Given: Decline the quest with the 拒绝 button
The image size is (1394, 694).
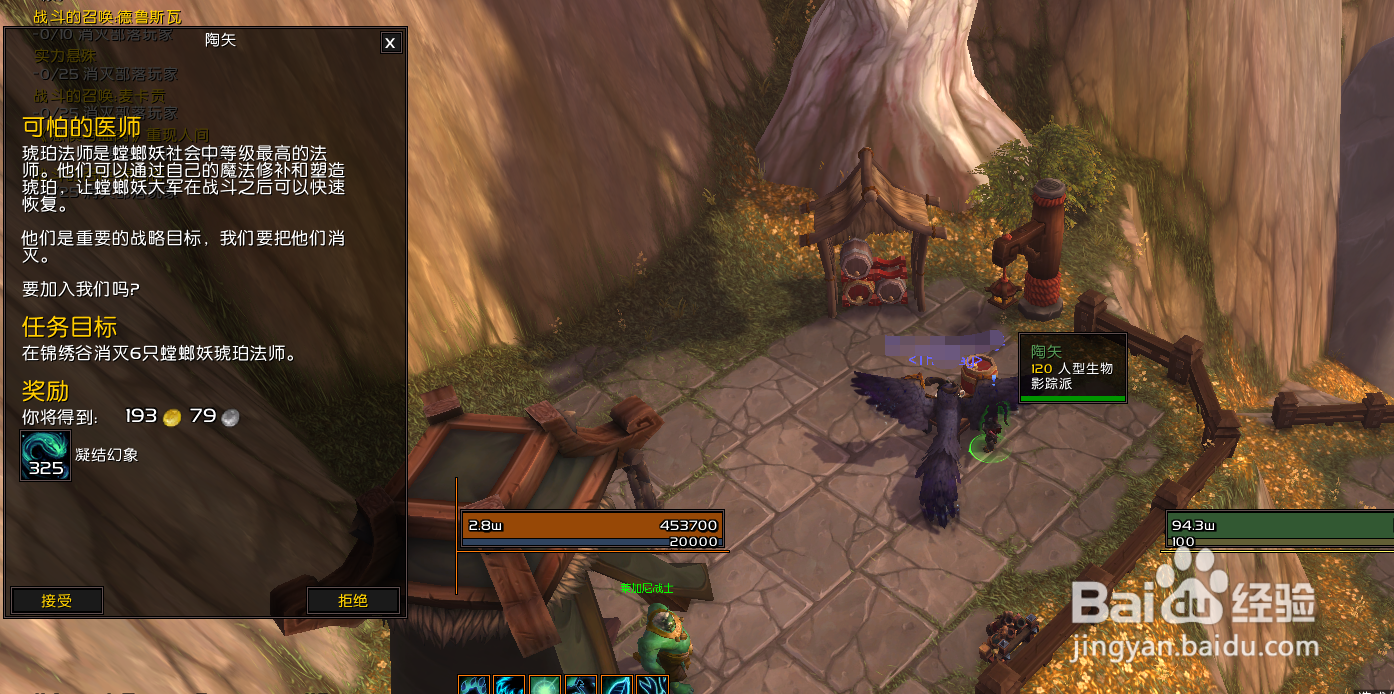Looking at the screenshot, I should tap(353, 600).
